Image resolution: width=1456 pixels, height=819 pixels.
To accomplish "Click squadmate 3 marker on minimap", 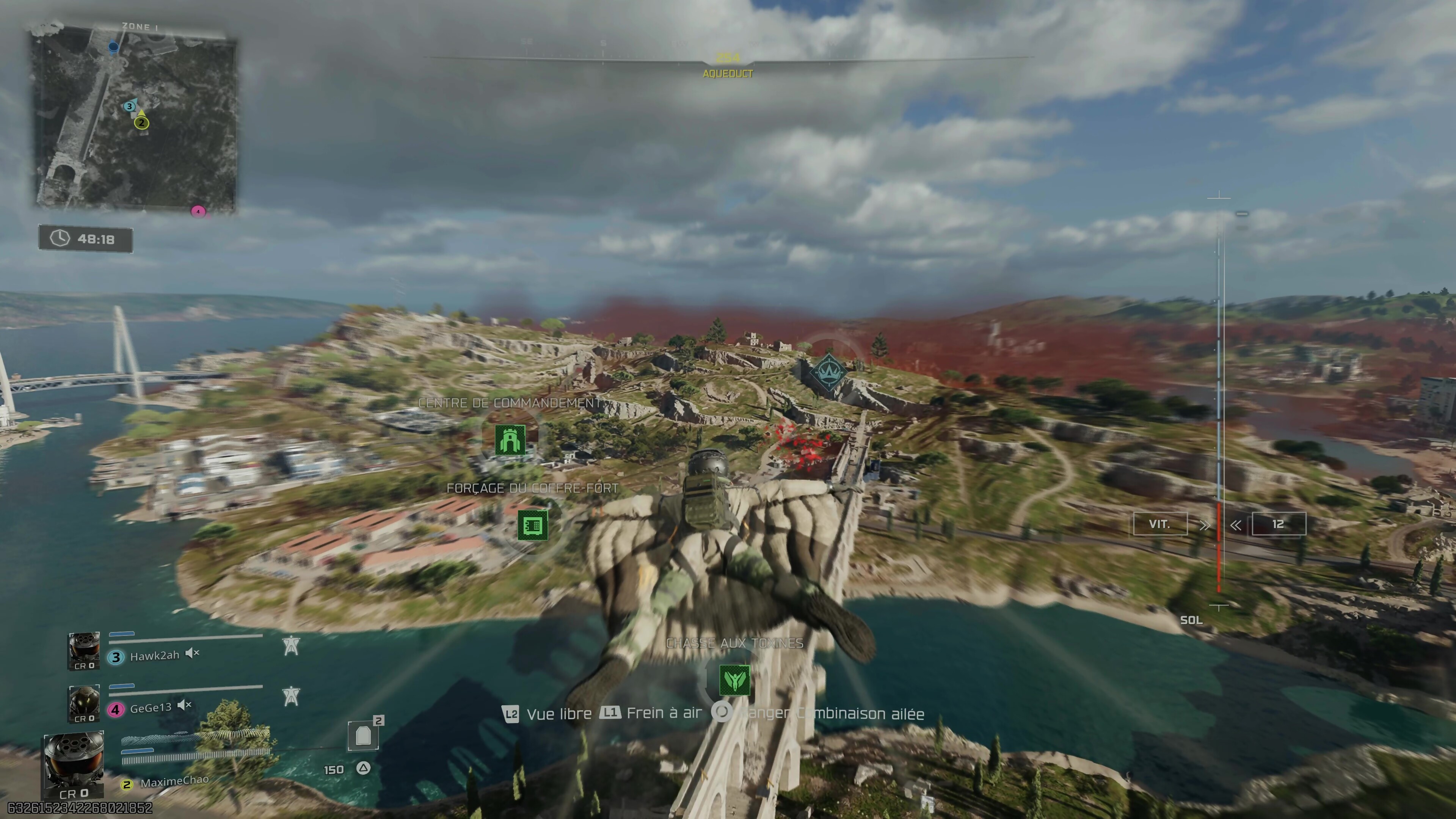I will coord(129,106).
